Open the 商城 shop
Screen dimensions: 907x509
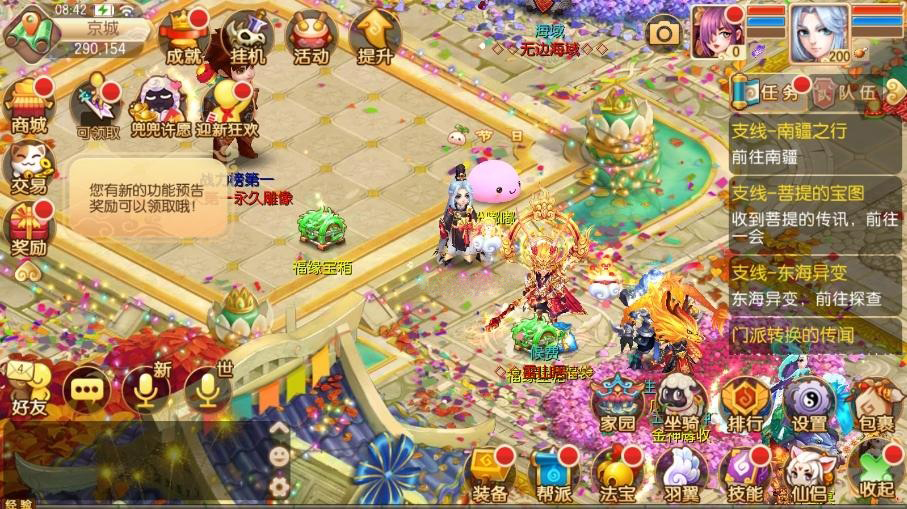(x=28, y=105)
